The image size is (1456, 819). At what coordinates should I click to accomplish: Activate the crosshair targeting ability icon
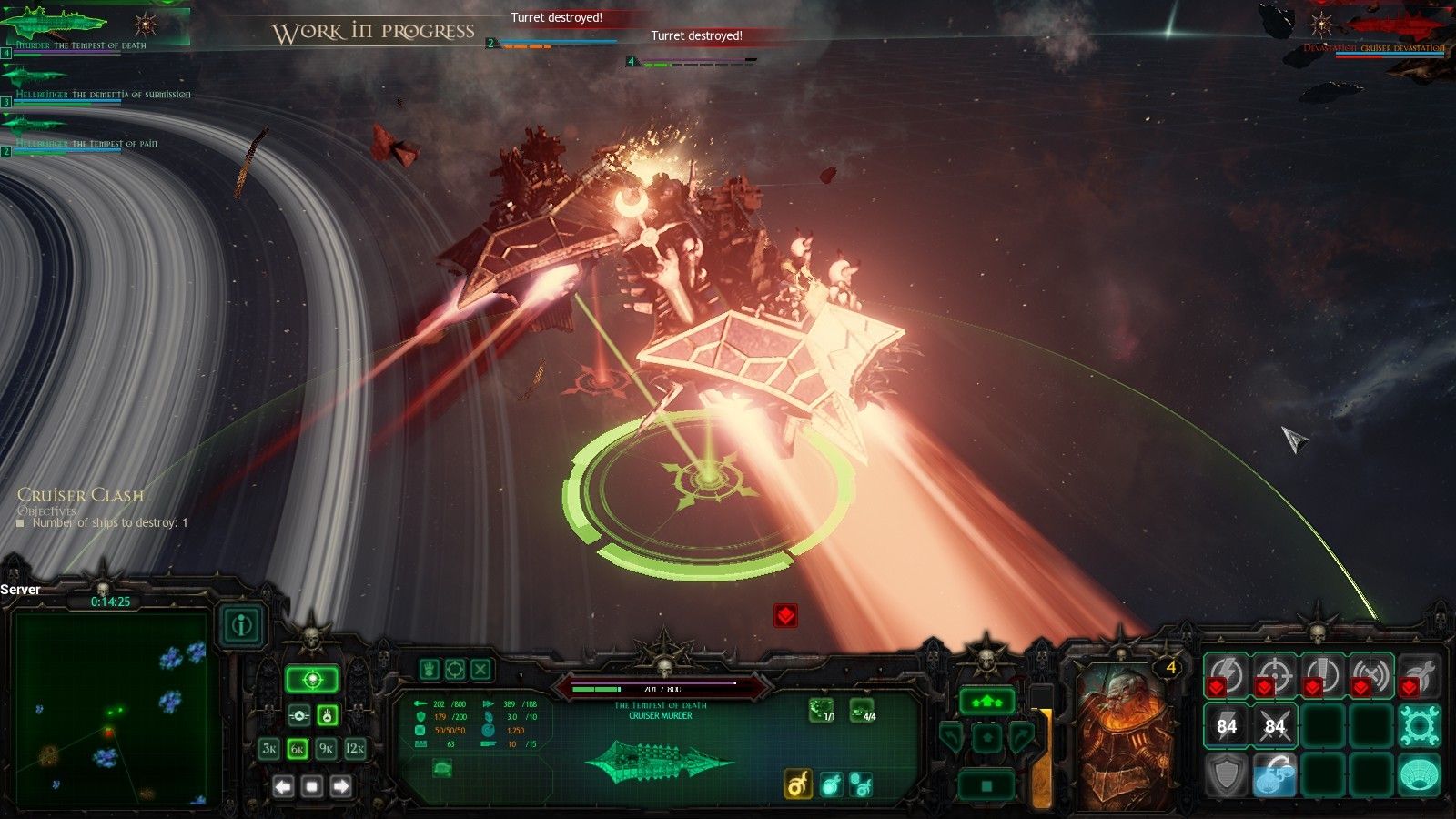tap(1274, 674)
